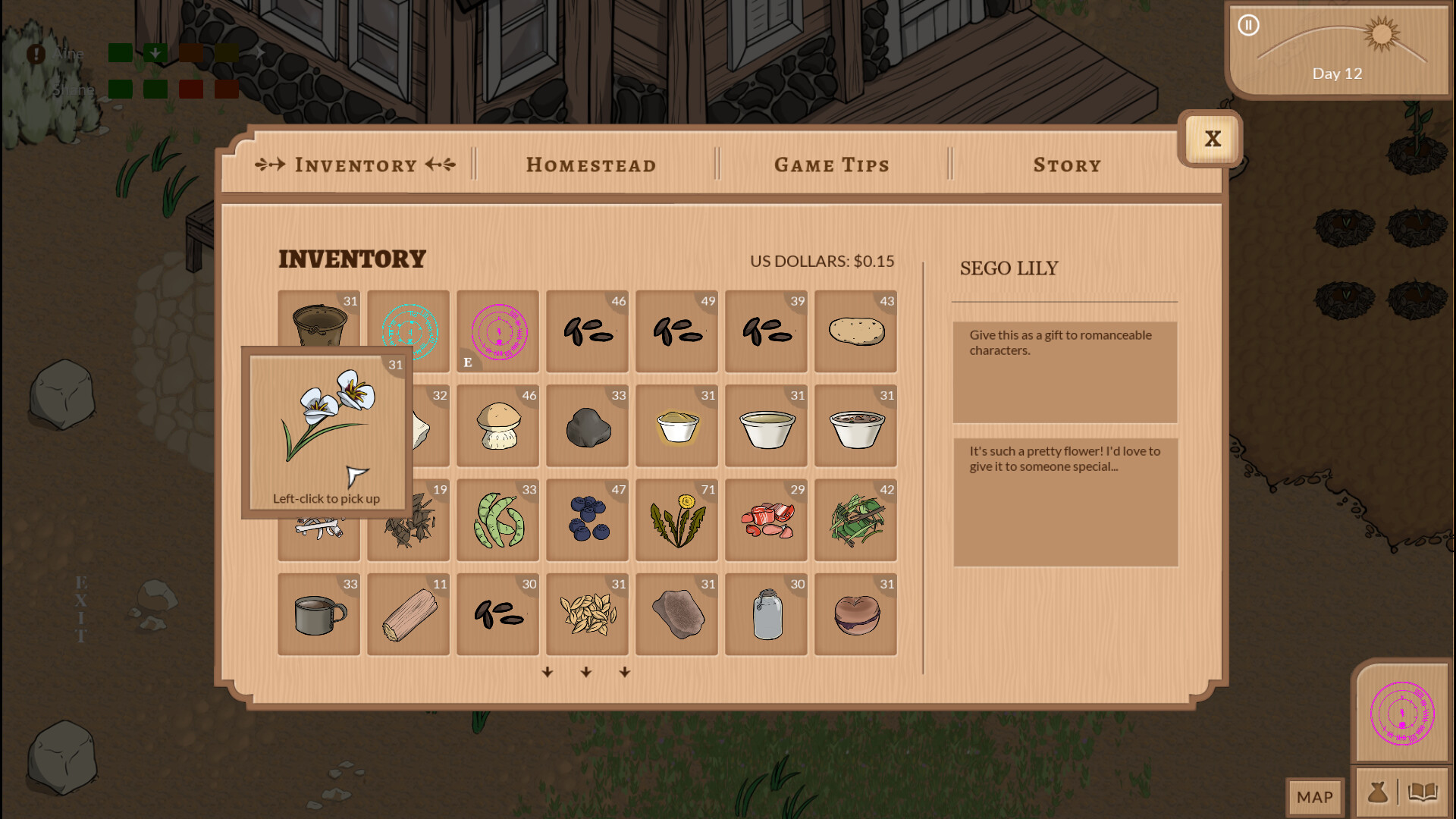The image size is (1456, 819).
Task: Open the MAP button
Action: [x=1315, y=797]
